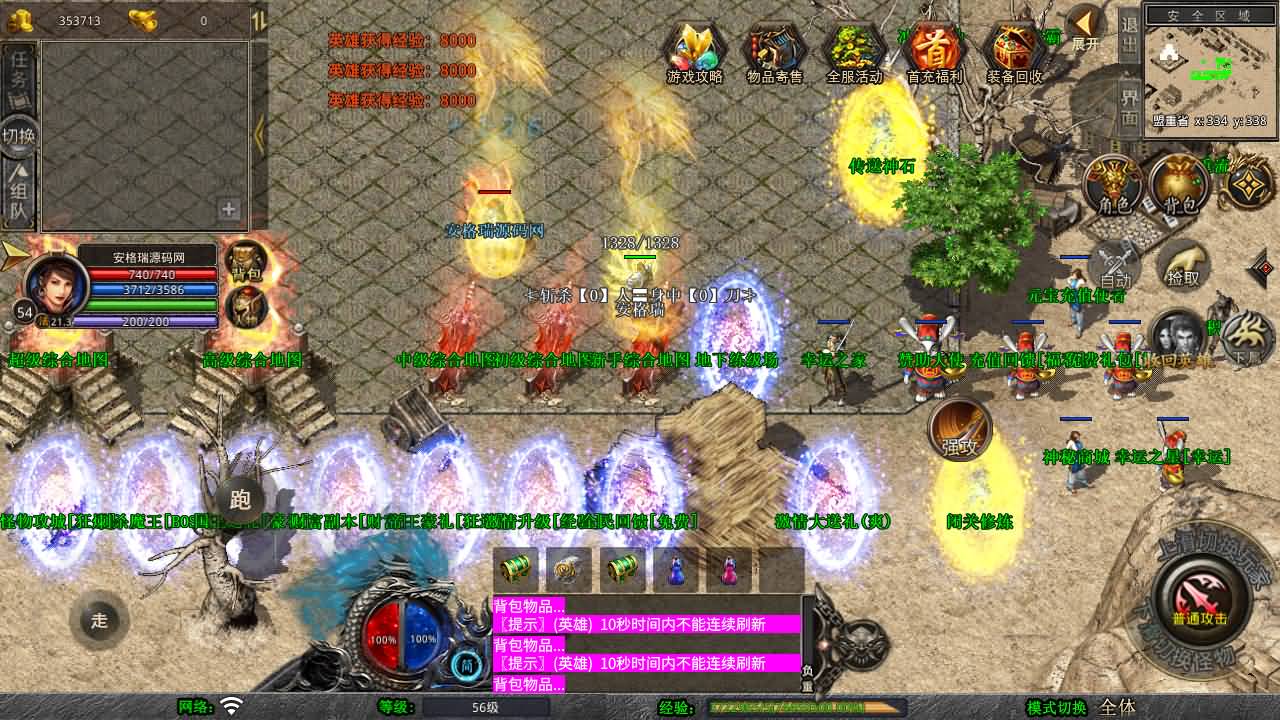Open the 首充福利 first-recharge bonus
The image size is (1280, 720).
pos(934,52)
